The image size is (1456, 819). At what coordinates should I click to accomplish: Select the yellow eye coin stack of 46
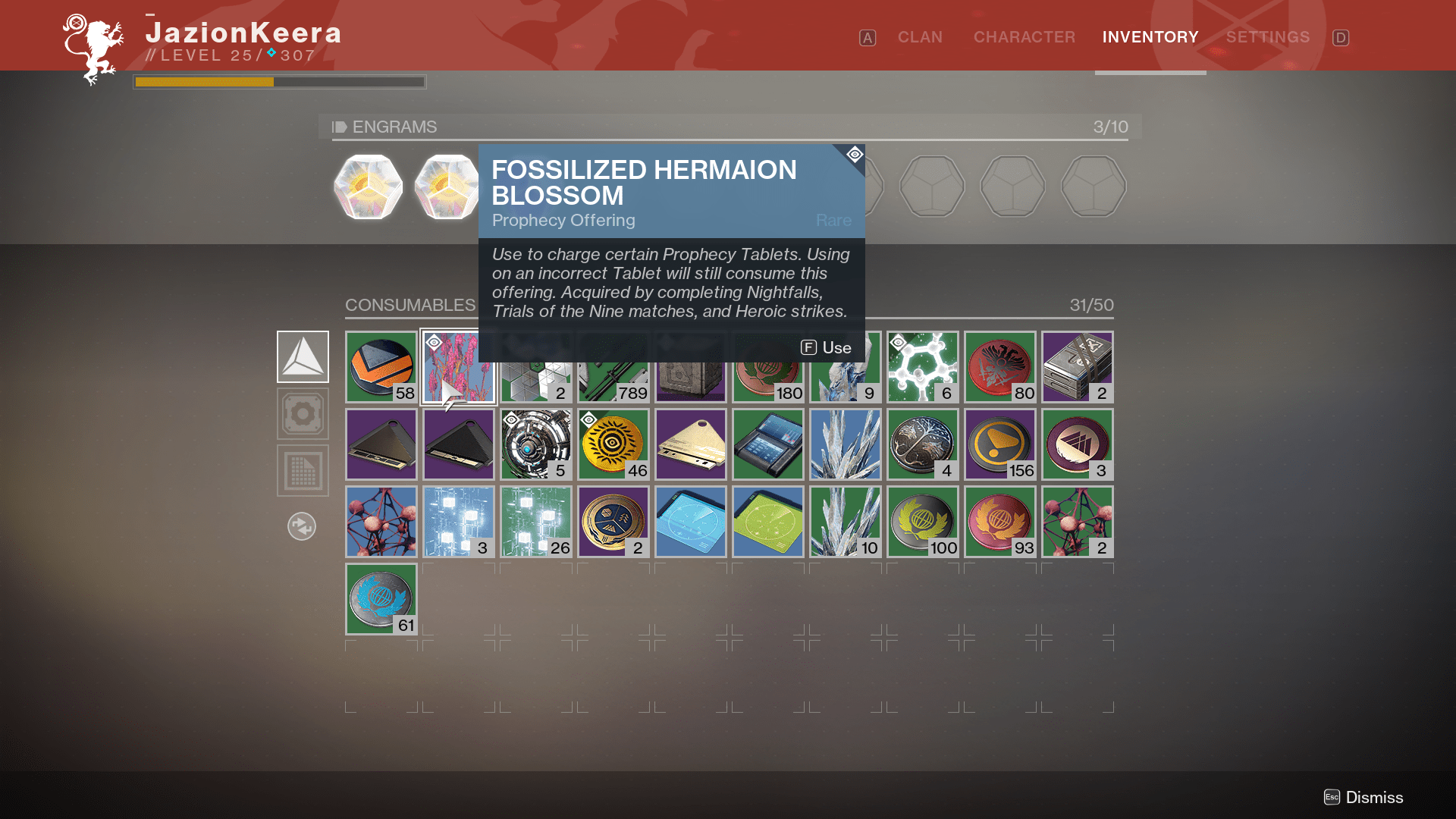[x=613, y=444]
